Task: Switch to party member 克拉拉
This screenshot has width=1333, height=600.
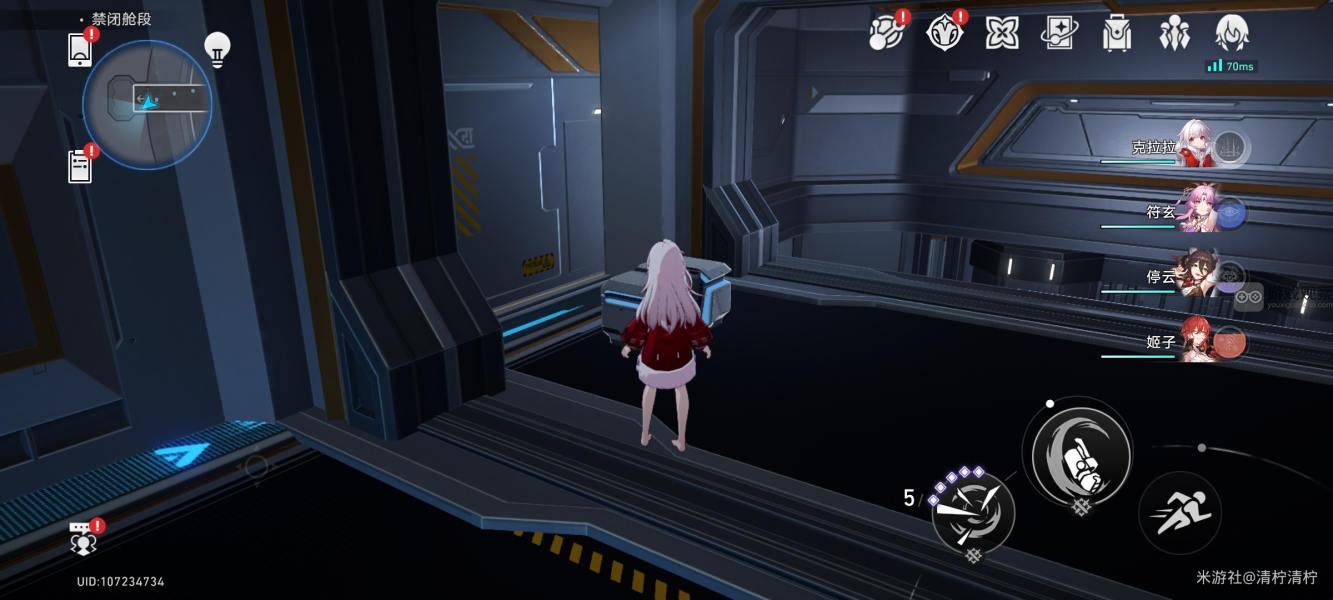Action: [x=1196, y=146]
